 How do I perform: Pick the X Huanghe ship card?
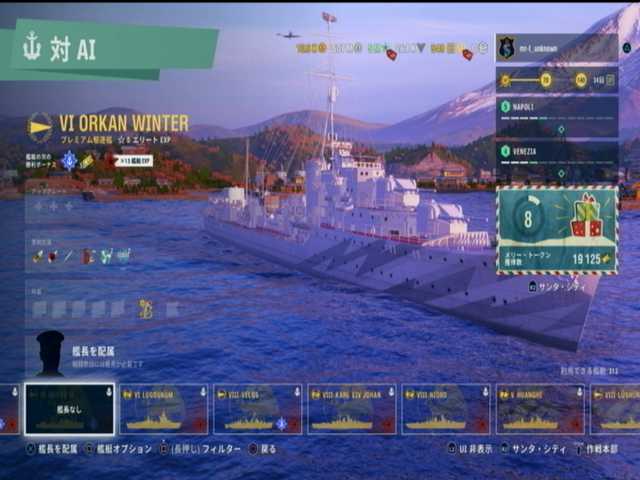540,409
